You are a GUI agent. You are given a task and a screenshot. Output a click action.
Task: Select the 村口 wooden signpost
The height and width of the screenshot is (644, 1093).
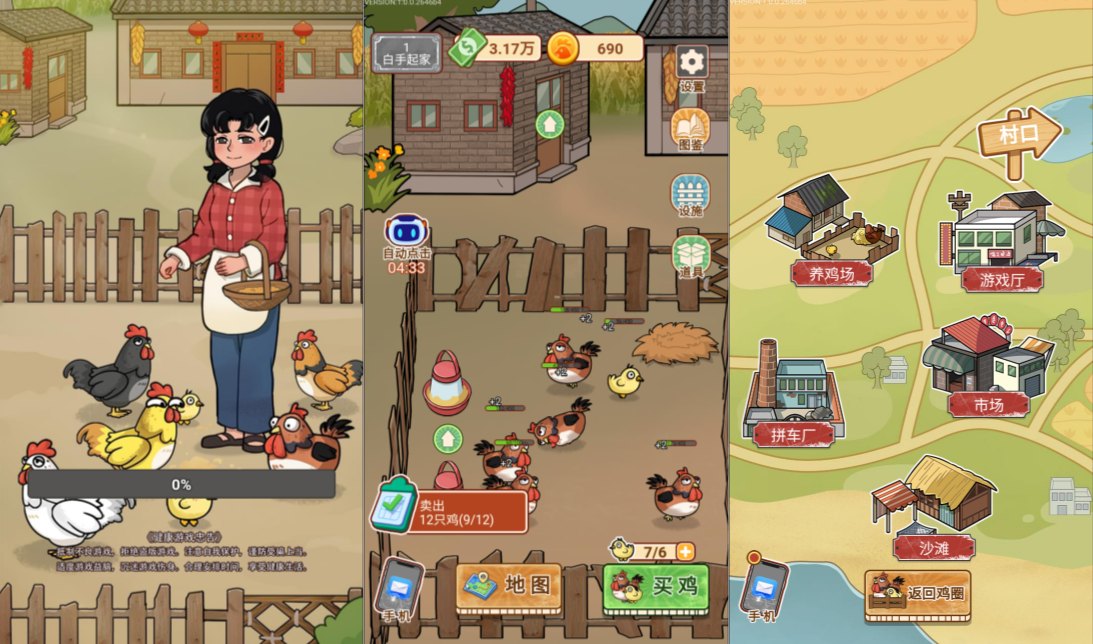click(1017, 136)
